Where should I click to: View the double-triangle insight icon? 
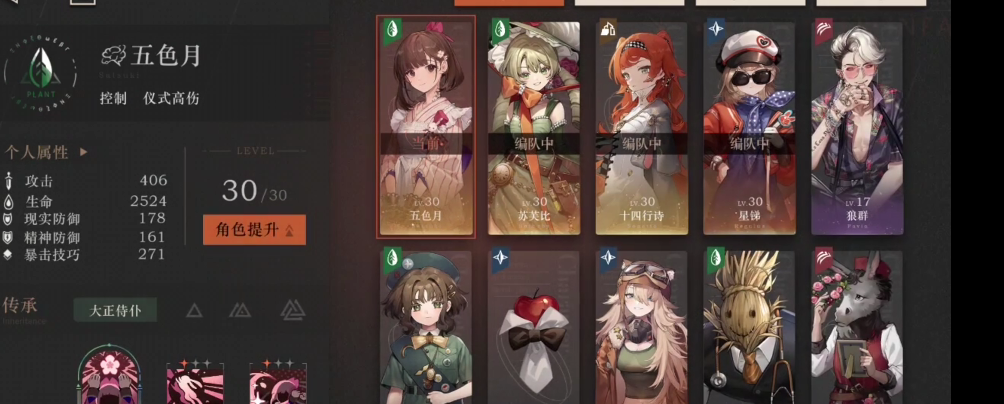[x=240, y=310]
